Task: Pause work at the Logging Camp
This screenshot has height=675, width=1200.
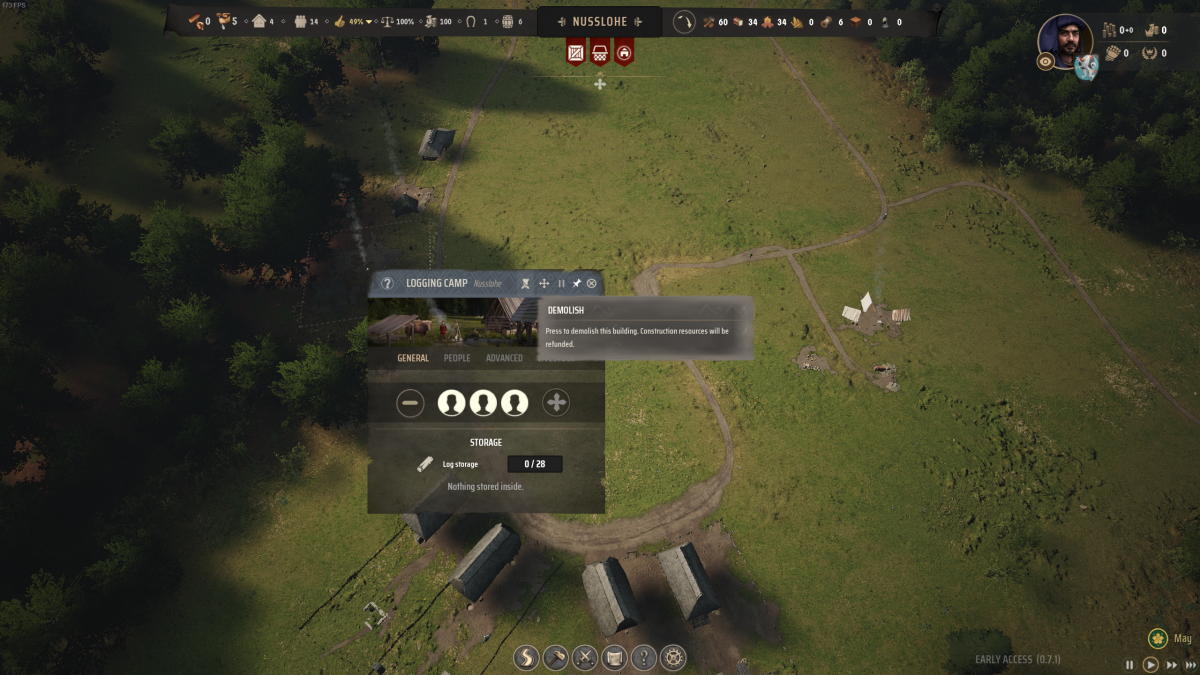Action: point(561,284)
